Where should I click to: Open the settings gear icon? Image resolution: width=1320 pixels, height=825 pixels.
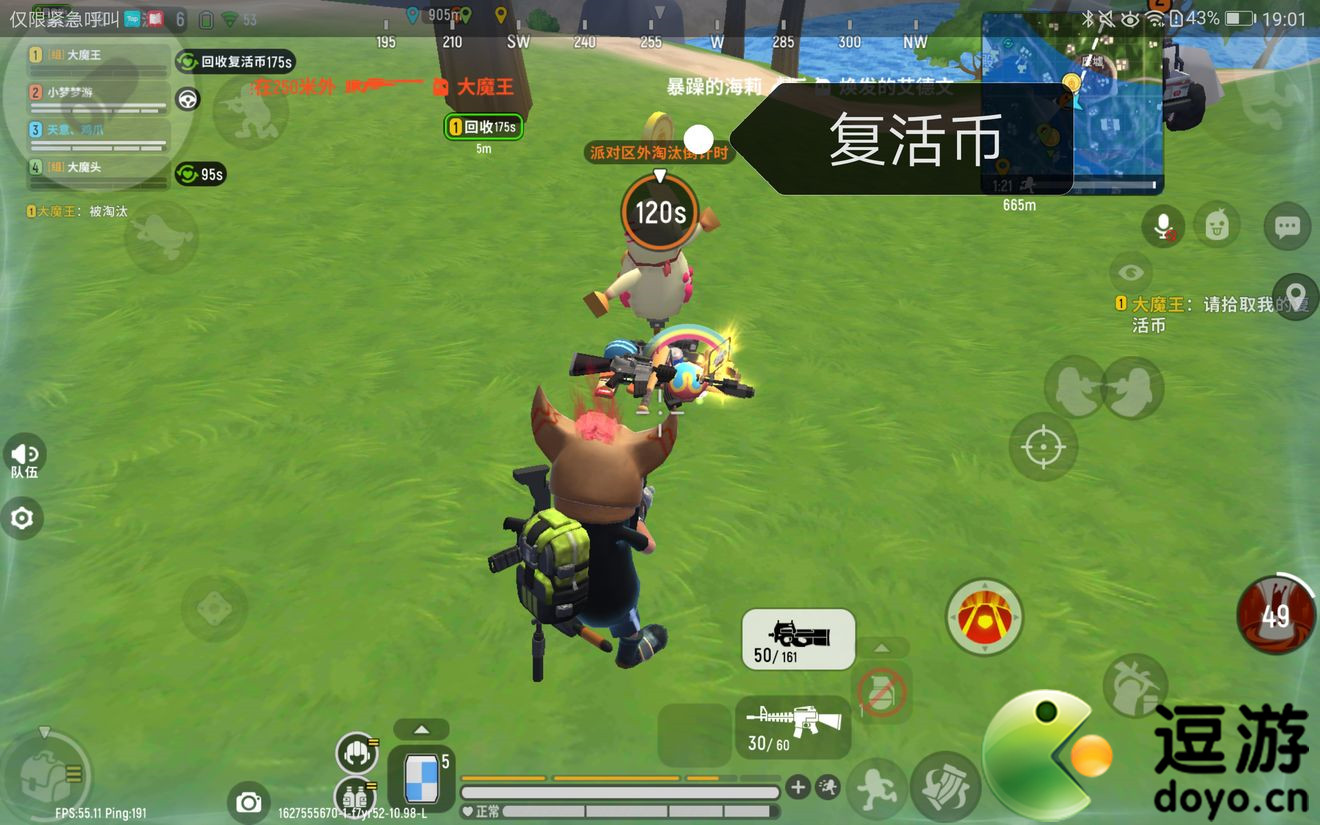click(x=22, y=518)
